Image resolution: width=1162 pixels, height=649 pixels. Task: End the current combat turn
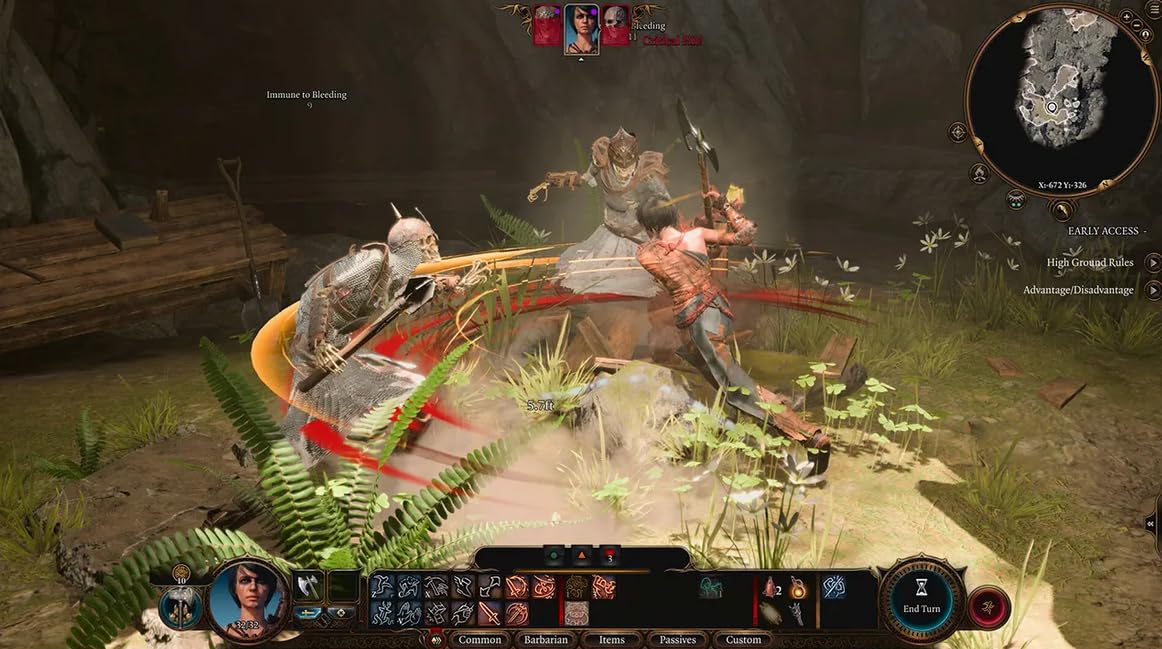(x=921, y=599)
